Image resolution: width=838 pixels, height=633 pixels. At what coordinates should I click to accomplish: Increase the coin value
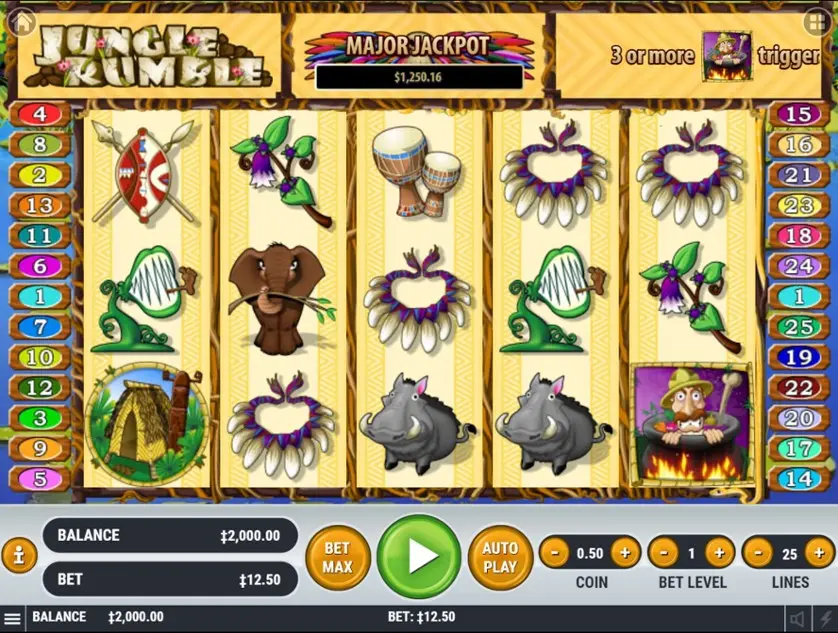625,552
